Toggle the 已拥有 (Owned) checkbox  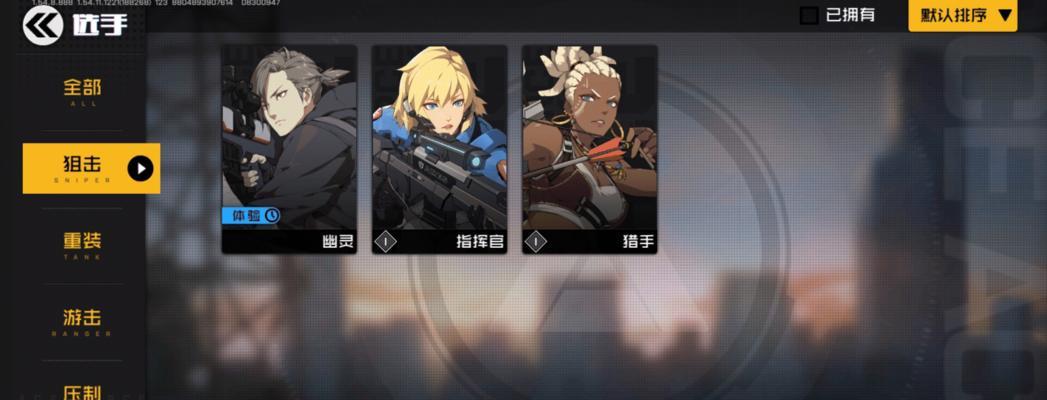tap(809, 15)
